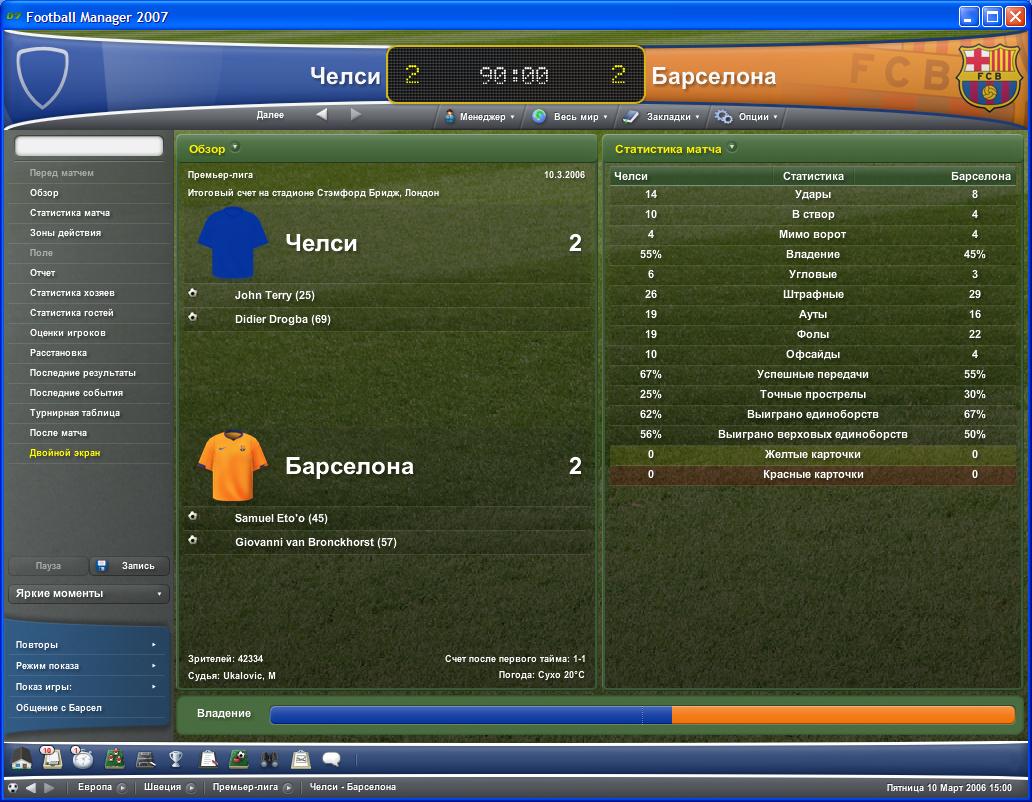The image size is (1032, 802).
Task: Click the search field above the sidebar
Action: tap(88, 146)
